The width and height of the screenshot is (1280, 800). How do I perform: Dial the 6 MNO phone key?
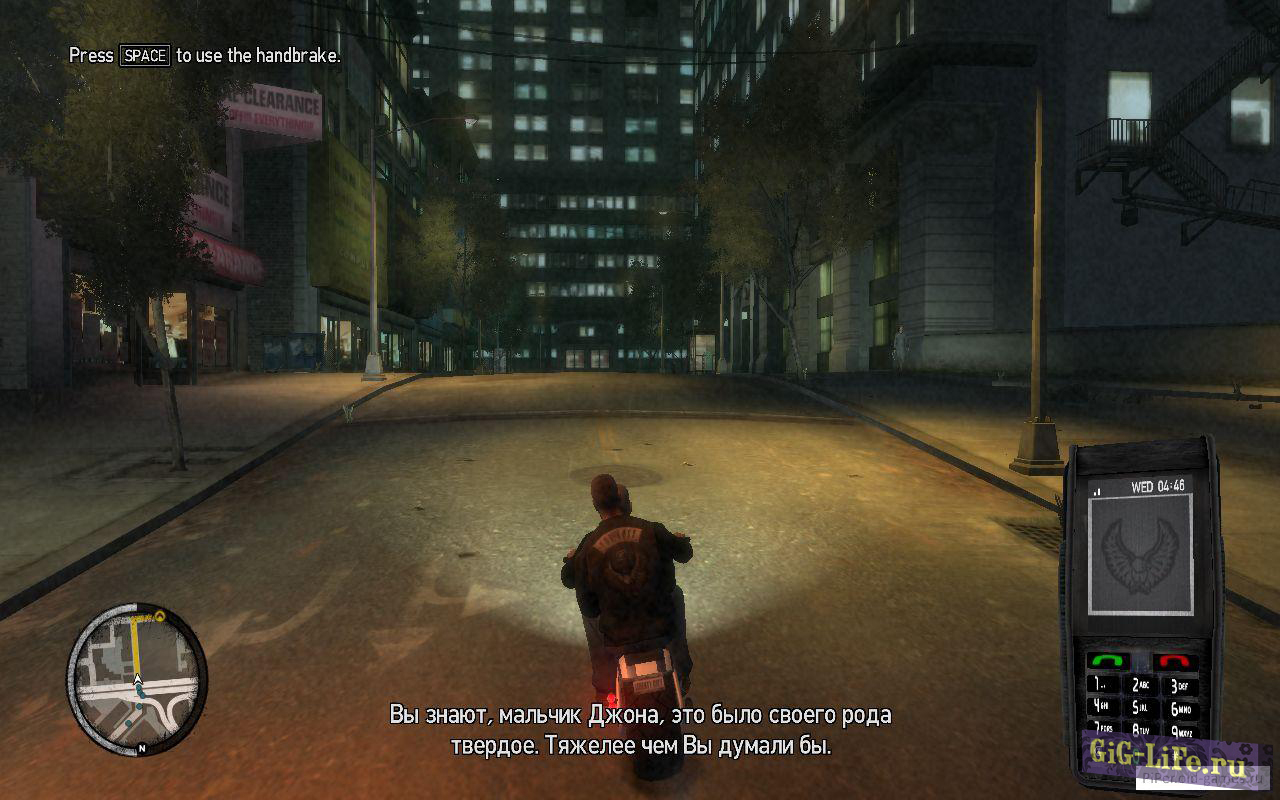click(1180, 709)
